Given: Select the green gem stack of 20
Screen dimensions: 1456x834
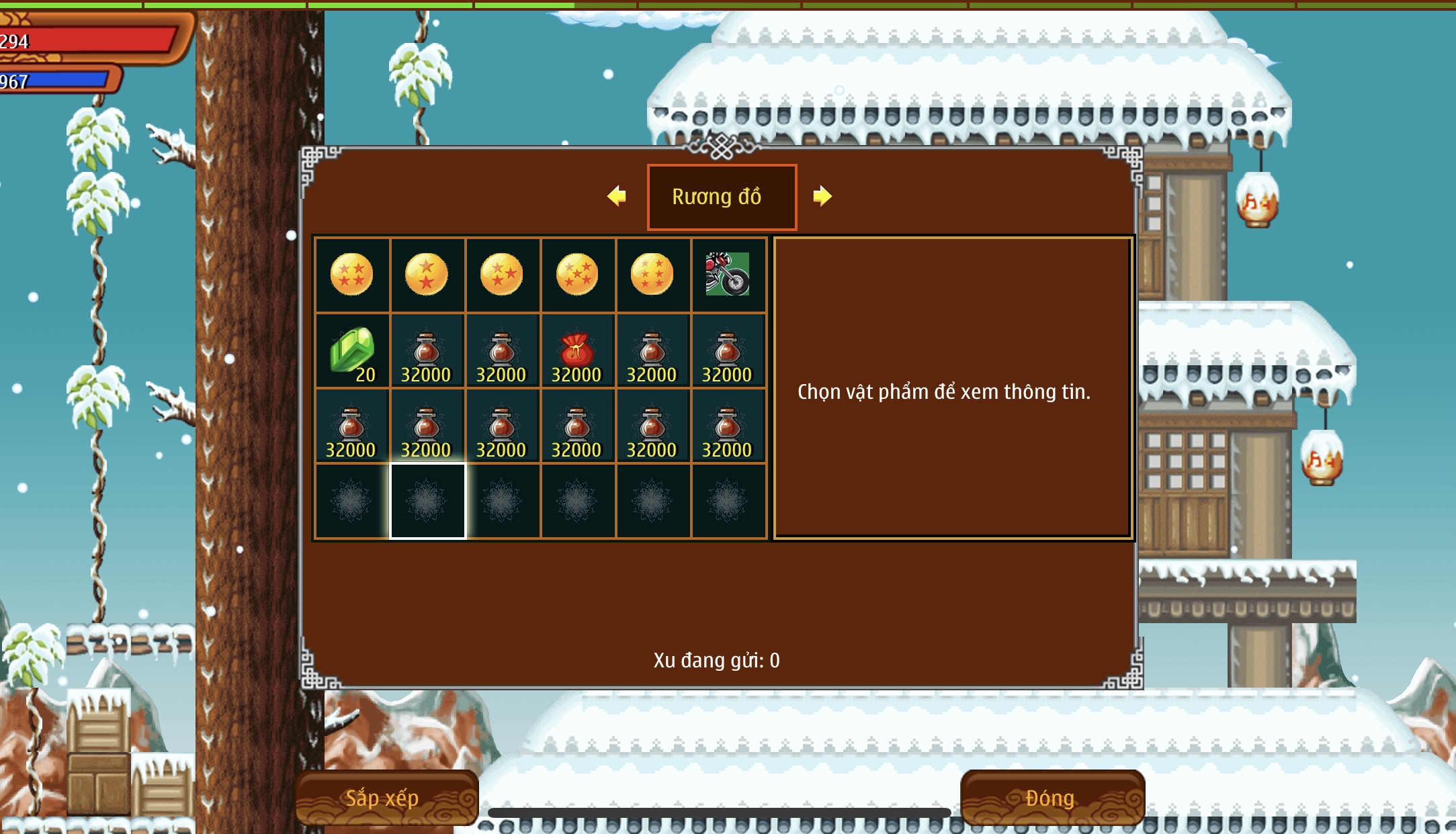Looking at the screenshot, I should click(353, 351).
